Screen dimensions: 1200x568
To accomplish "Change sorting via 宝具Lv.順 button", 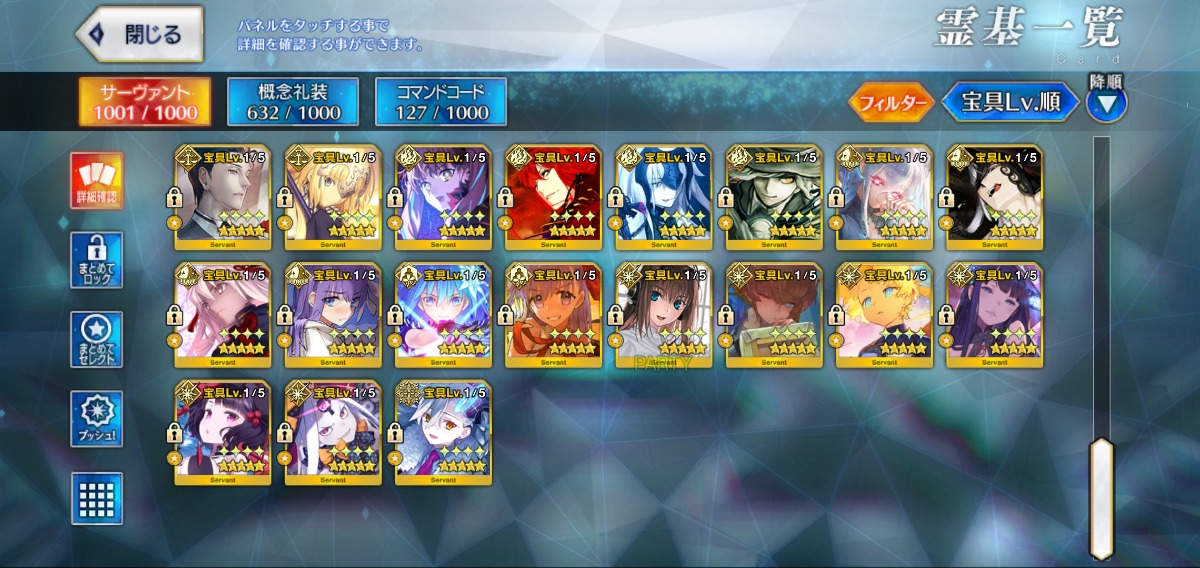I will coord(1011,102).
